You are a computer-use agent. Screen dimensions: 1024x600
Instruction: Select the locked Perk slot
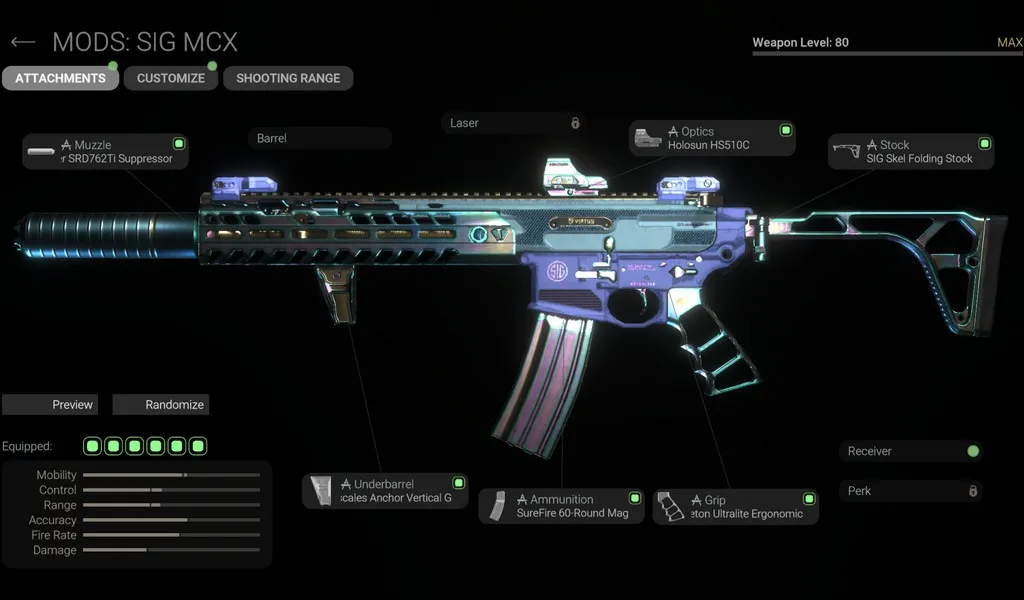(910, 491)
